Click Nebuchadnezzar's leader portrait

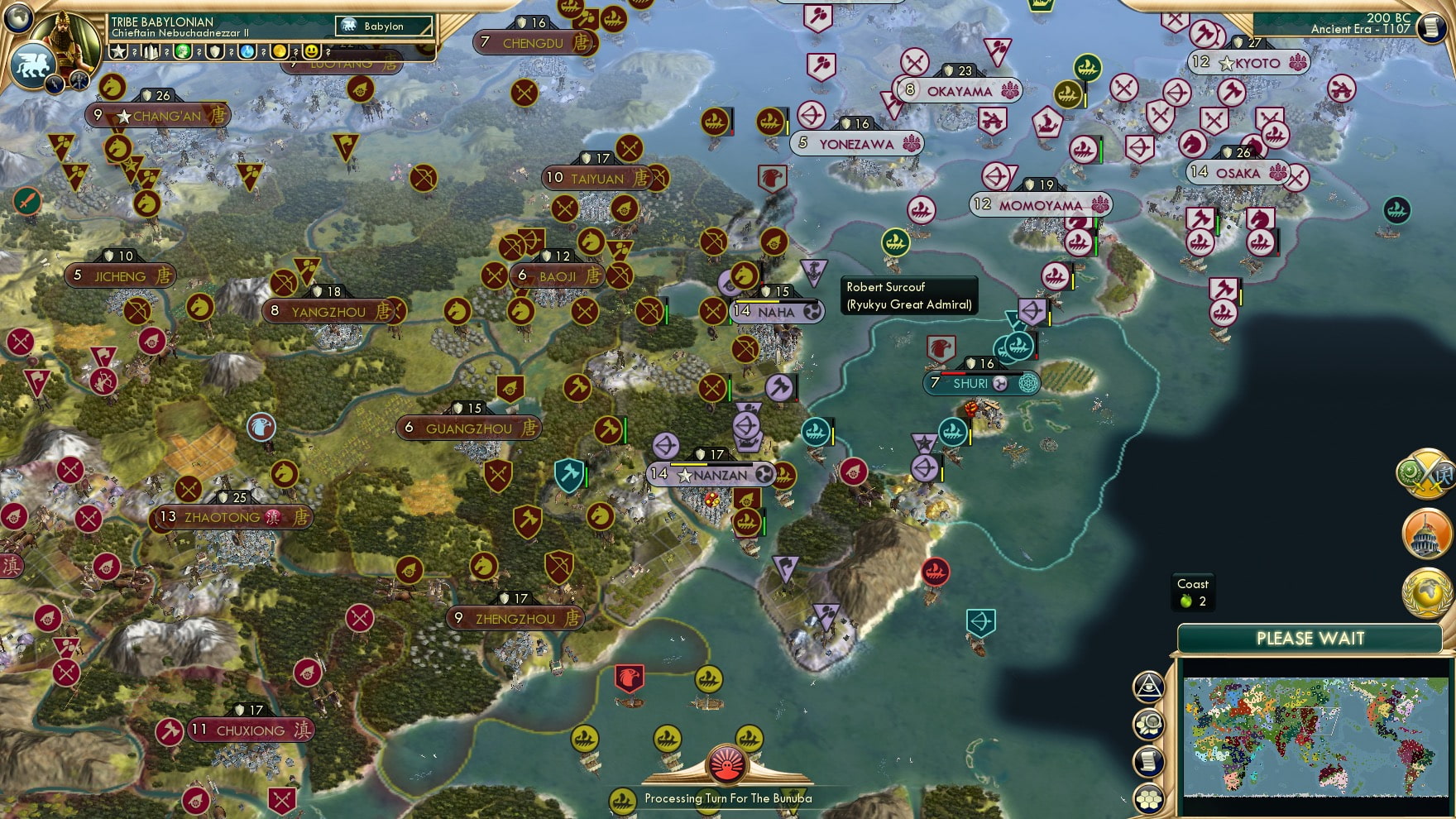tap(66, 40)
